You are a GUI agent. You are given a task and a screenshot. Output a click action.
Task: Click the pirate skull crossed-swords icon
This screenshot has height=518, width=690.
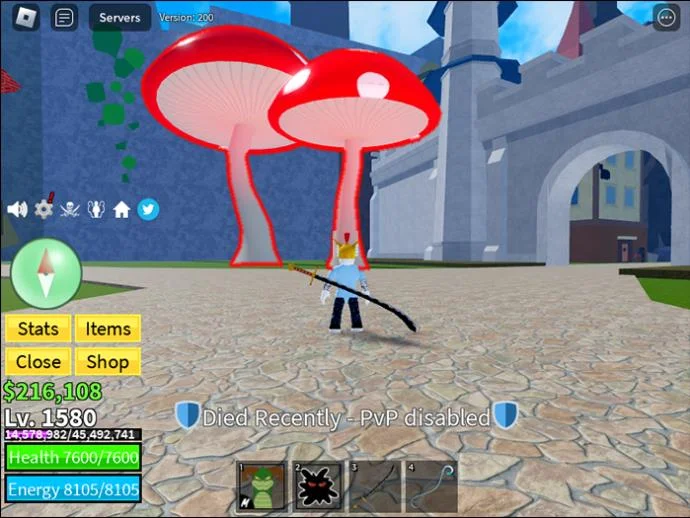[71, 209]
